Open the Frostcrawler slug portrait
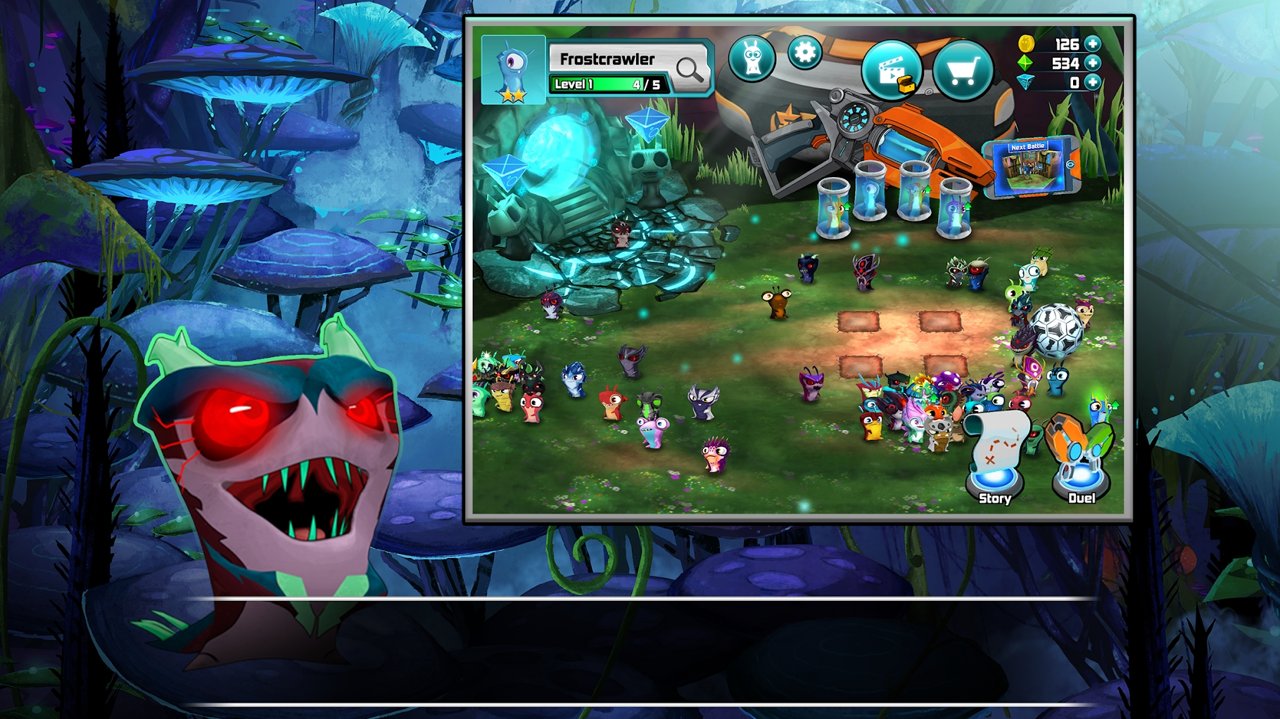The width and height of the screenshot is (1280, 719). point(513,70)
